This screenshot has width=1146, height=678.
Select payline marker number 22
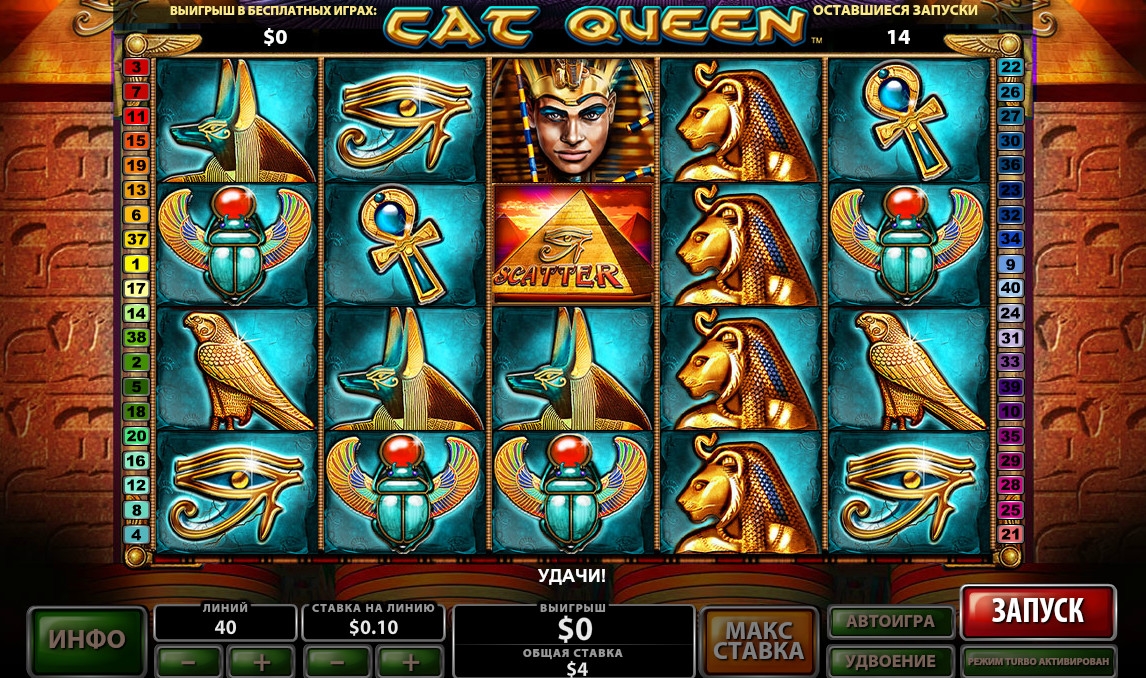point(1010,67)
